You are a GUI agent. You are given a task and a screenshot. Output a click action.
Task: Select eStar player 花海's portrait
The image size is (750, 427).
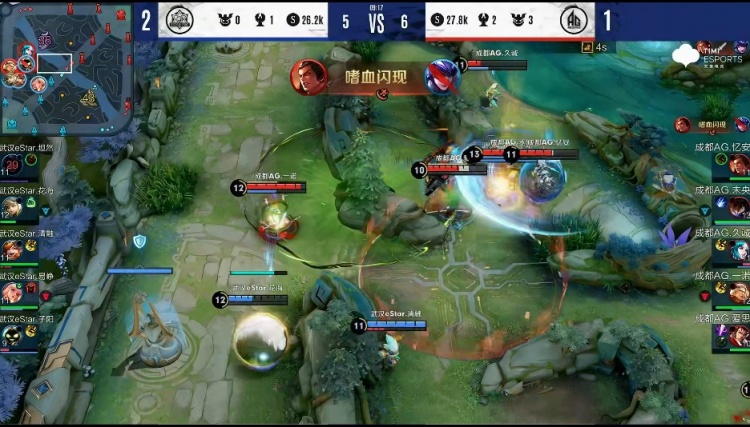click(x=12, y=208)
